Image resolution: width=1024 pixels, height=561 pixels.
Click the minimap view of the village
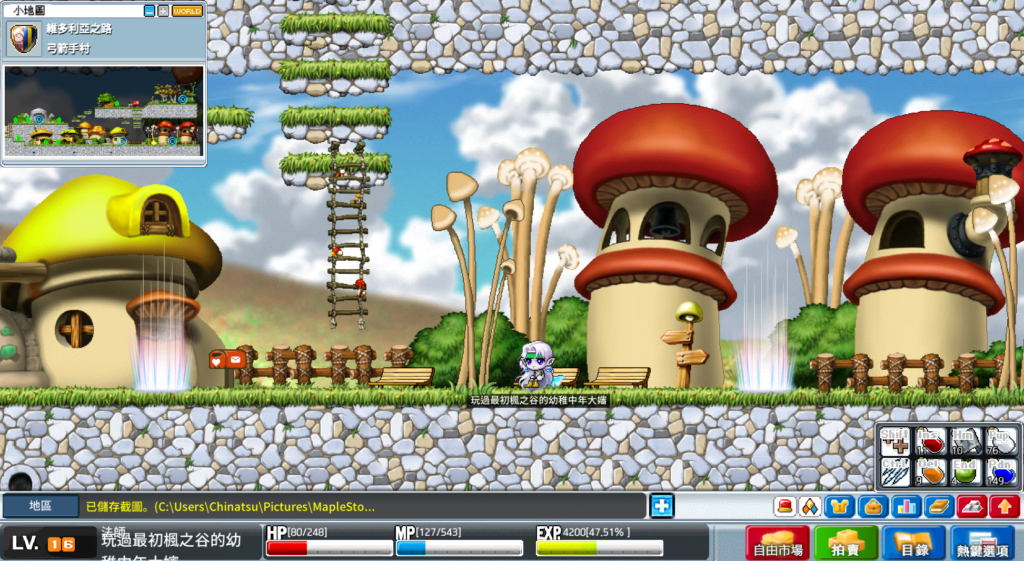(104, 110)
